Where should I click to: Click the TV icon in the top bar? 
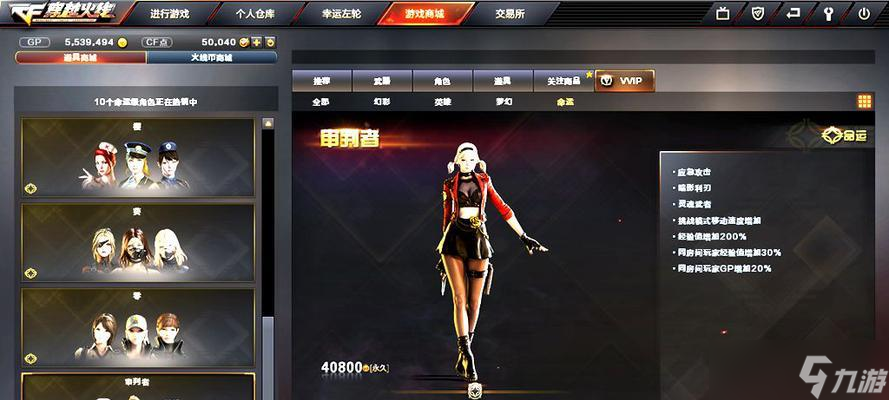pyautogui.click(x=723, y=14)
